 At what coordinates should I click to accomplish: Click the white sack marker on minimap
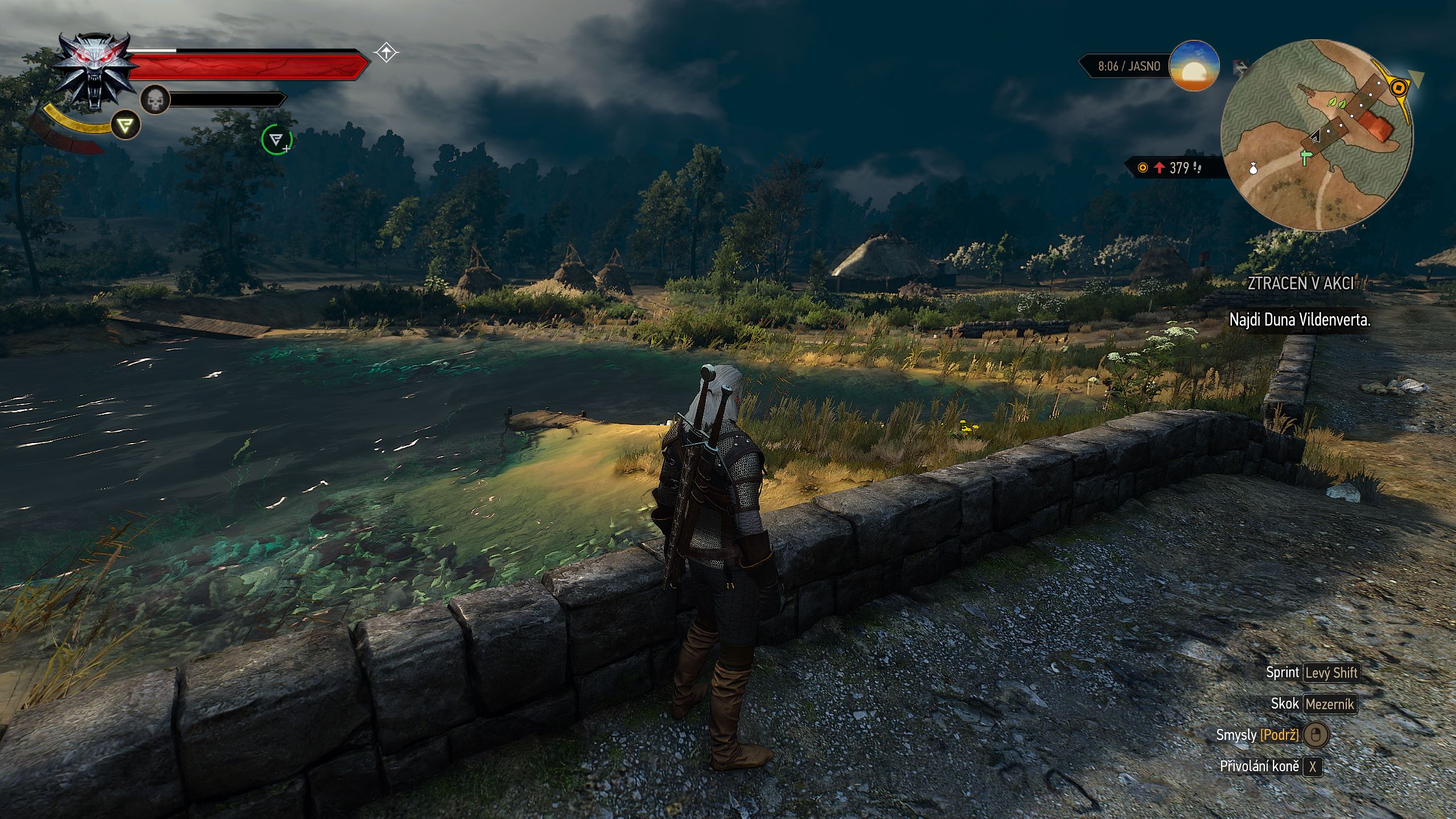coord(1253,168)
